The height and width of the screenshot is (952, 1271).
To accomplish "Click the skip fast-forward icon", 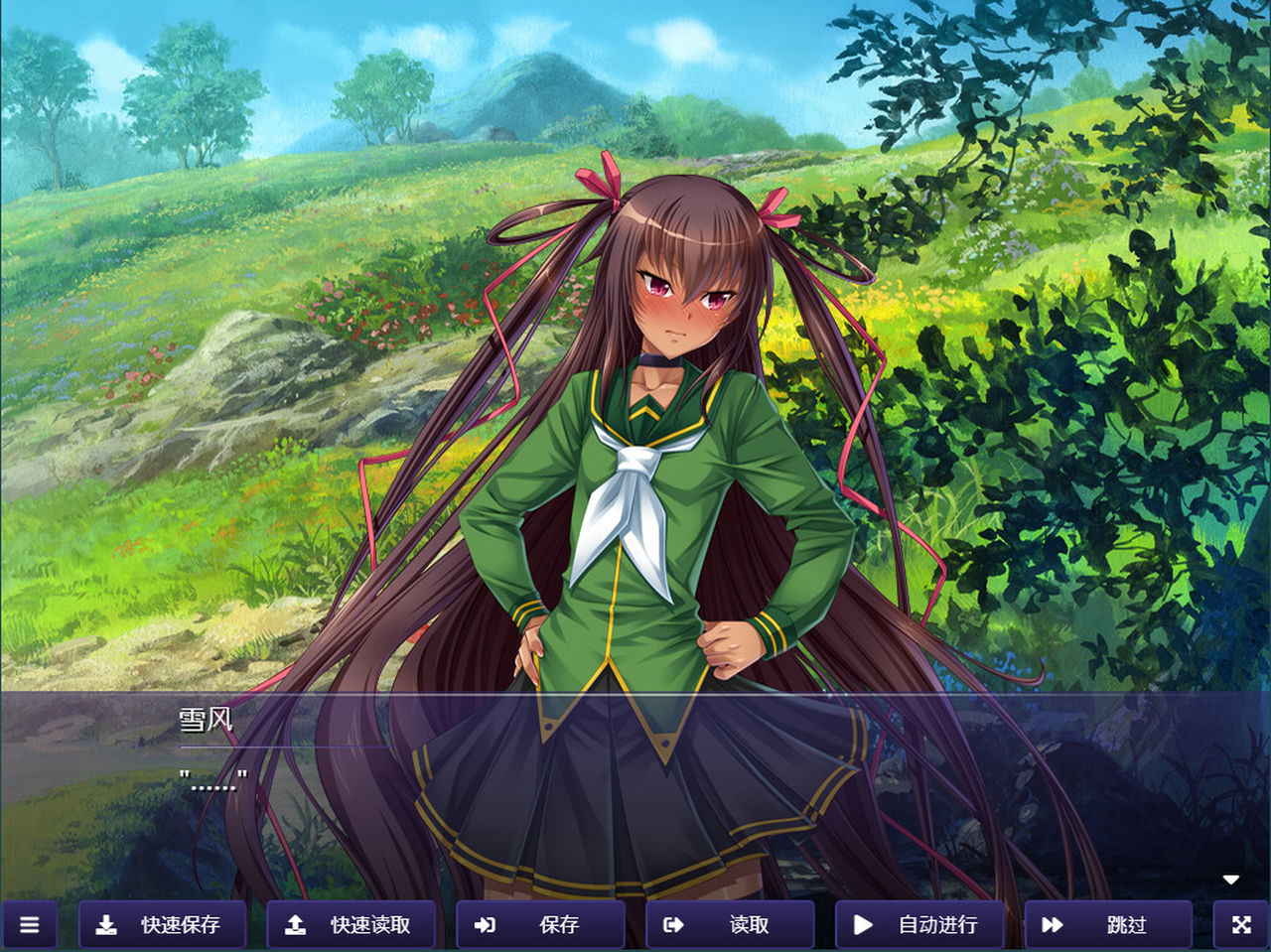I will point(1052,924).
